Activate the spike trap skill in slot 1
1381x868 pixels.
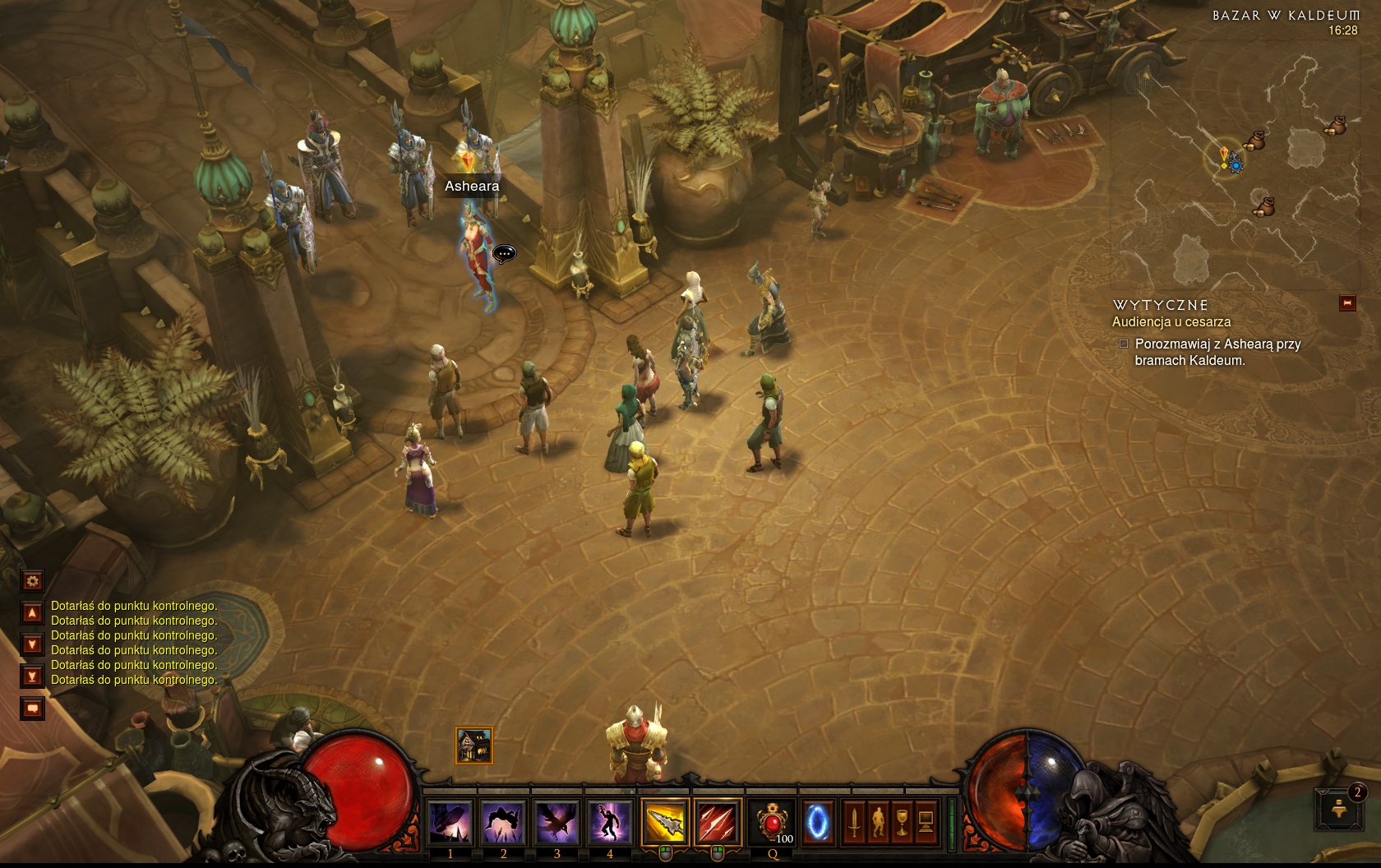(450, 821)
